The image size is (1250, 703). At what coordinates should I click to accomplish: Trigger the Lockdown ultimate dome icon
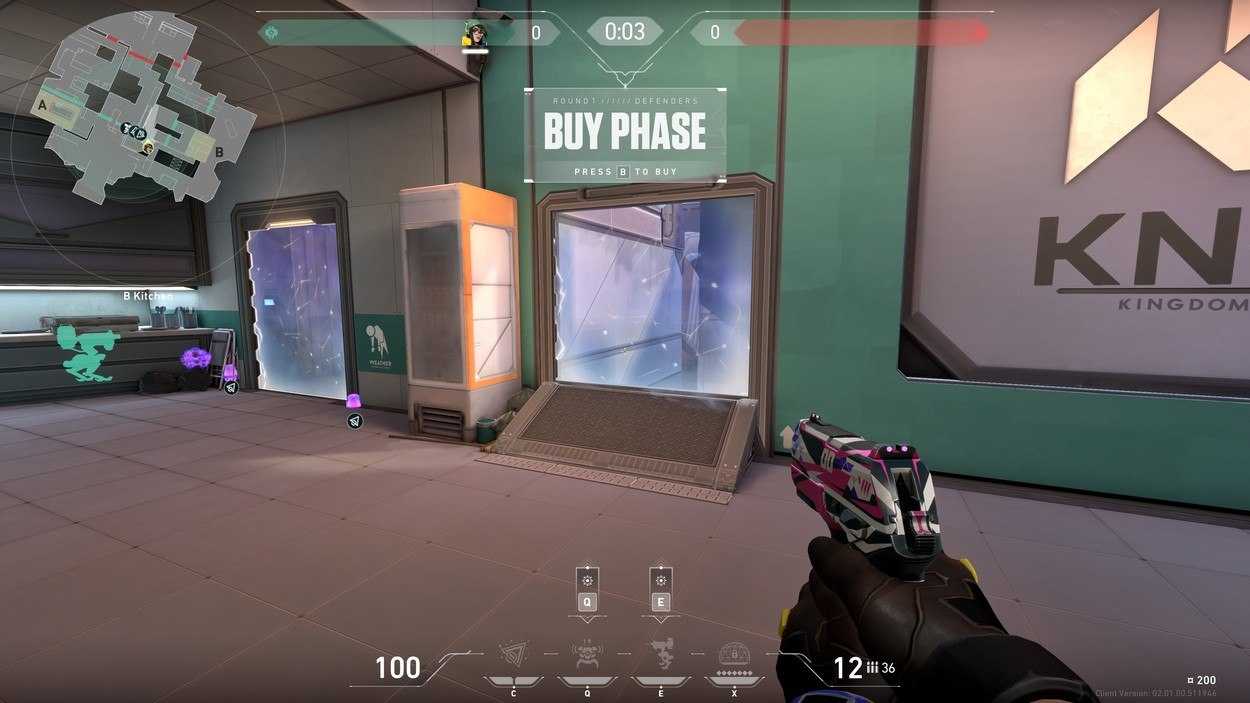pos(735,655)
